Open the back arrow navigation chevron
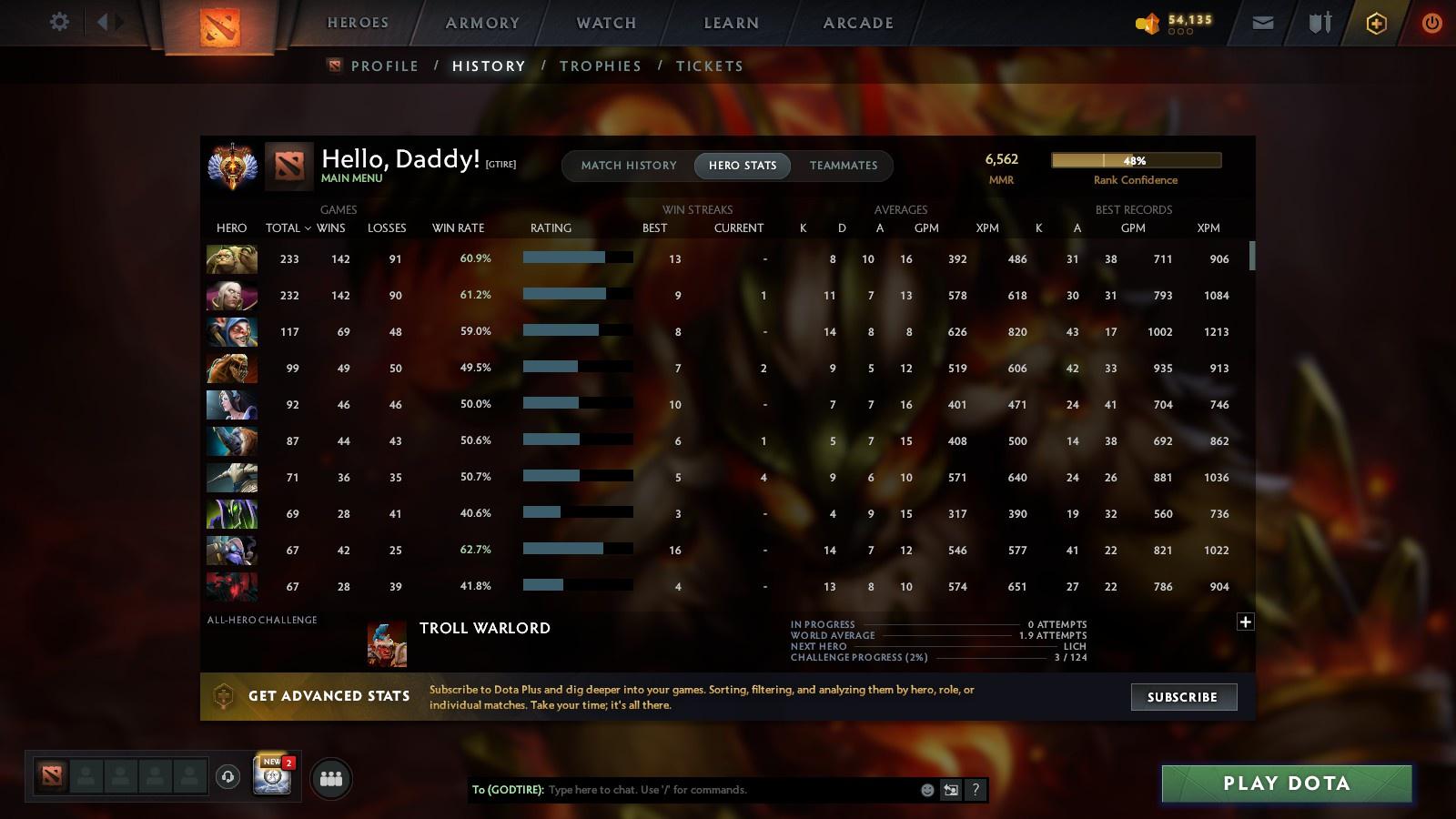This screenshot has width=1456, height=819. [x=103, y=20]
